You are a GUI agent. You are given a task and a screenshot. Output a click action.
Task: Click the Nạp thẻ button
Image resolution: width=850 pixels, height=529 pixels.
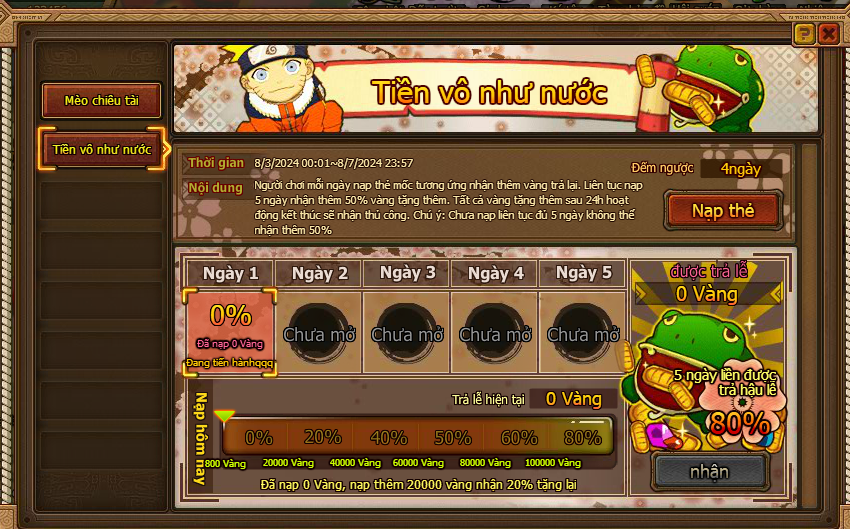pos(722,211)
